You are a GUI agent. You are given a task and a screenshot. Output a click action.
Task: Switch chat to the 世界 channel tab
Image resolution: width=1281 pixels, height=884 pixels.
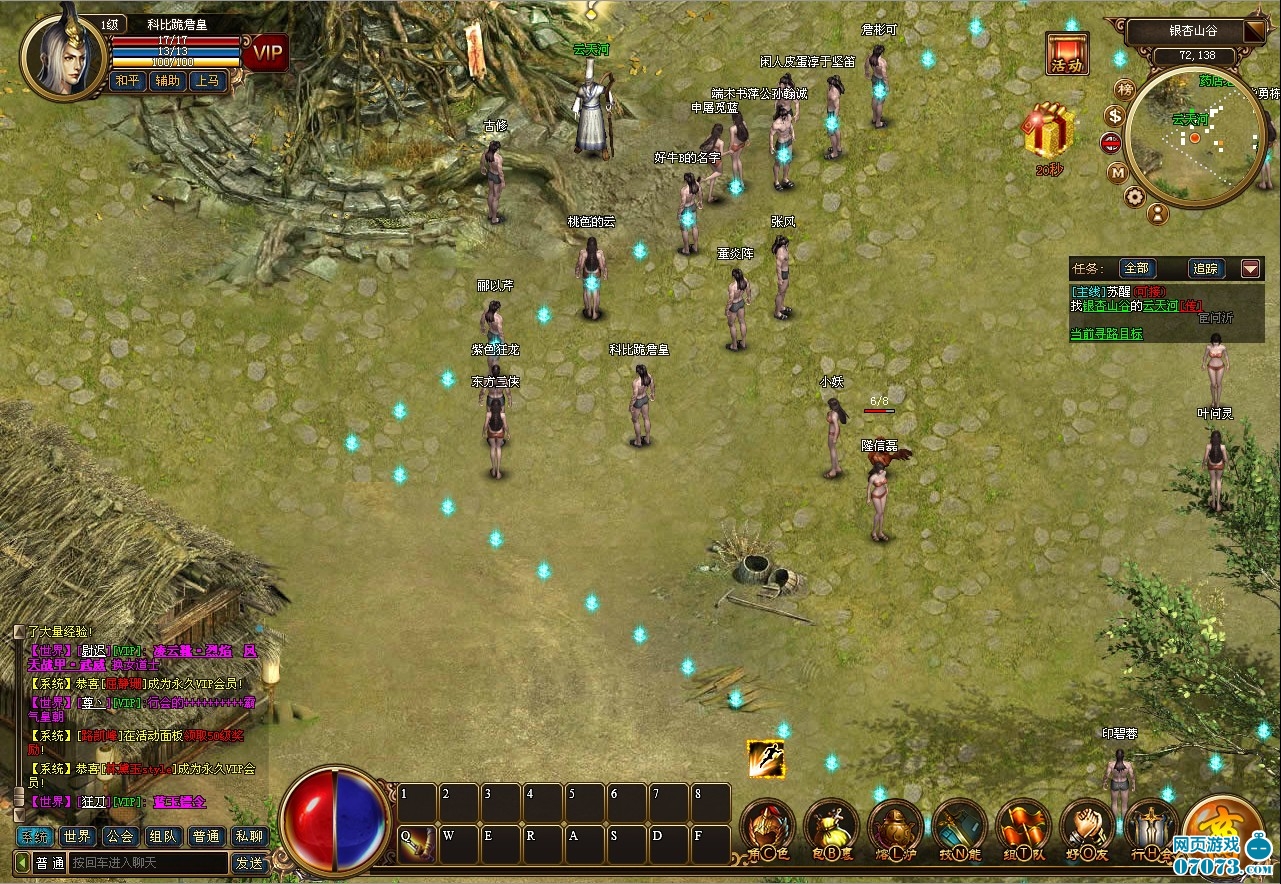coord(78,837)
